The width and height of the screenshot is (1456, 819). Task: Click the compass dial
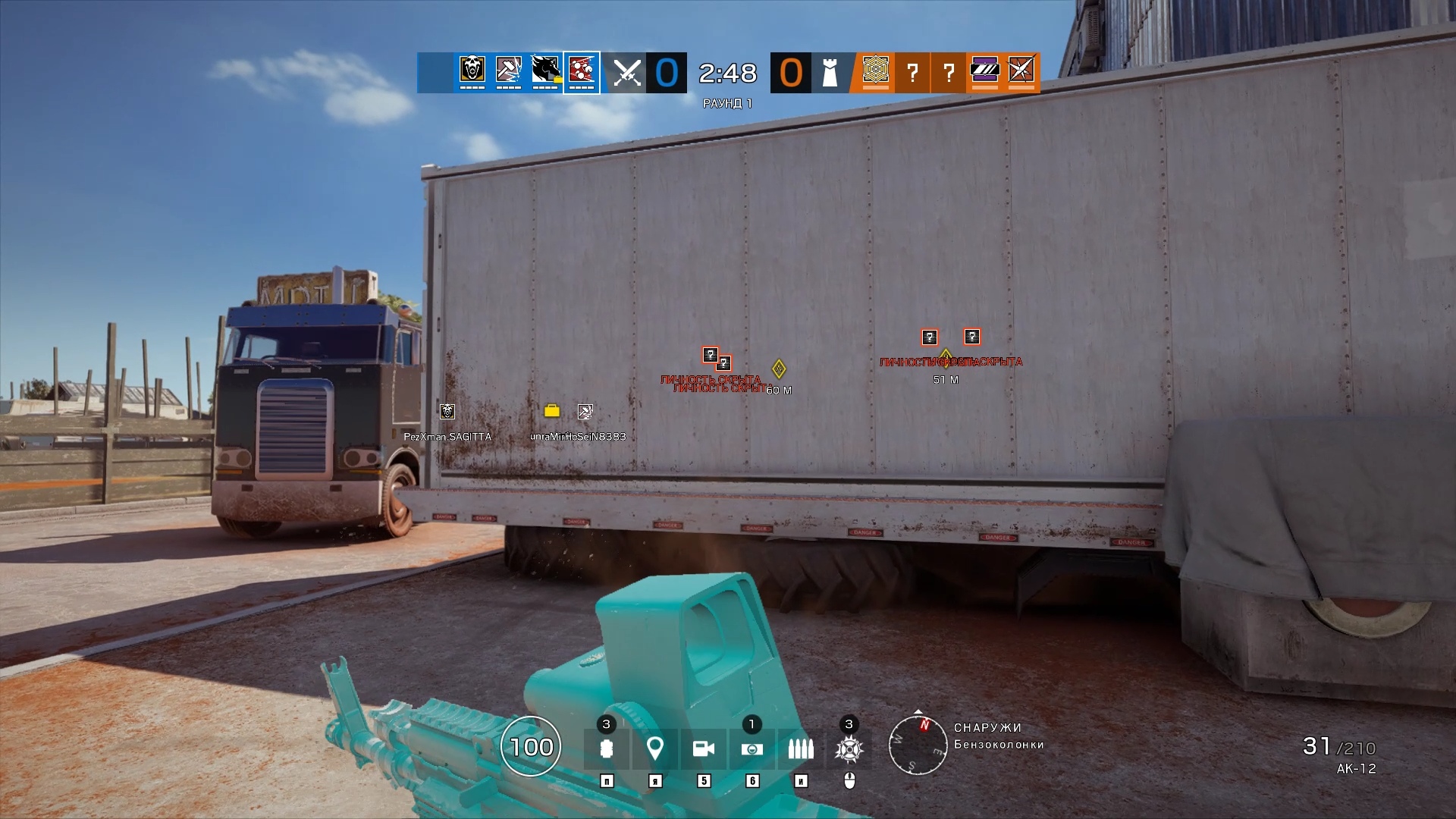(x=918, y=745)
